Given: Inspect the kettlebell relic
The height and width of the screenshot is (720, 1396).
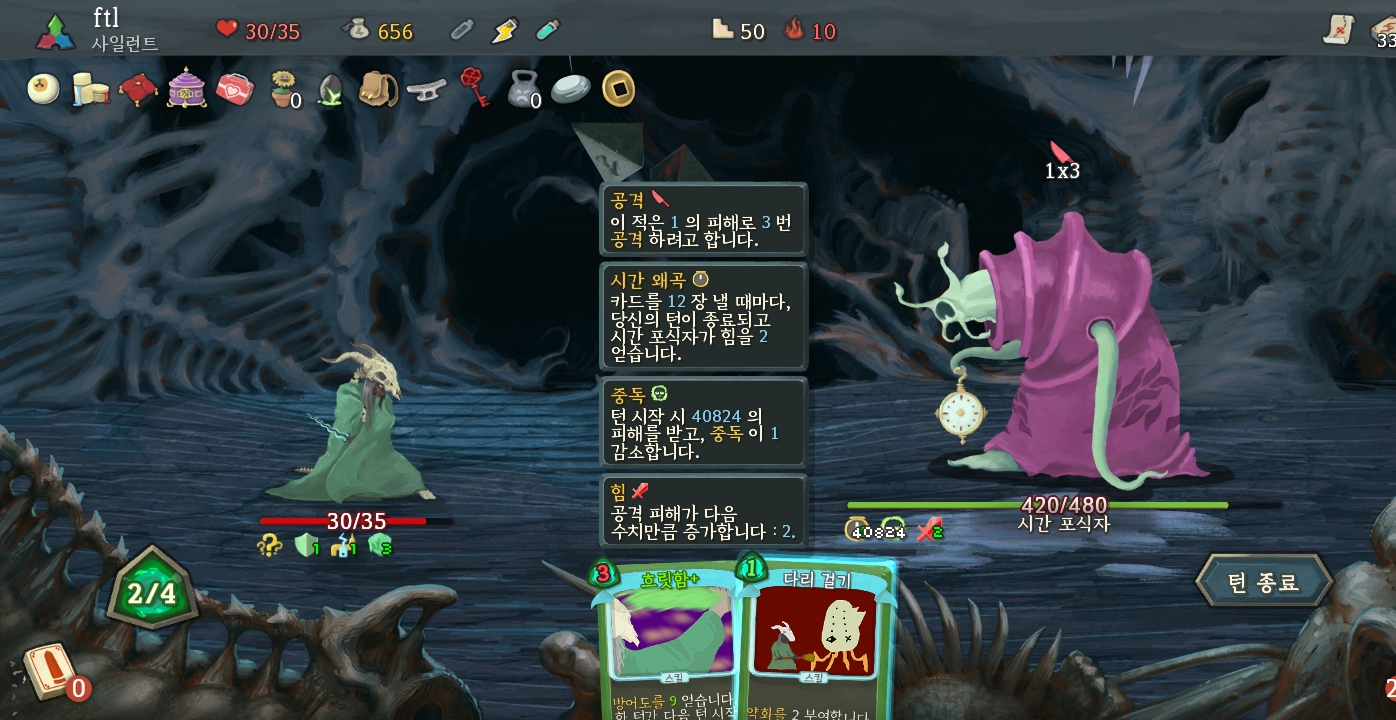Looking at the screenshot, I should click(x=522, y=89).
